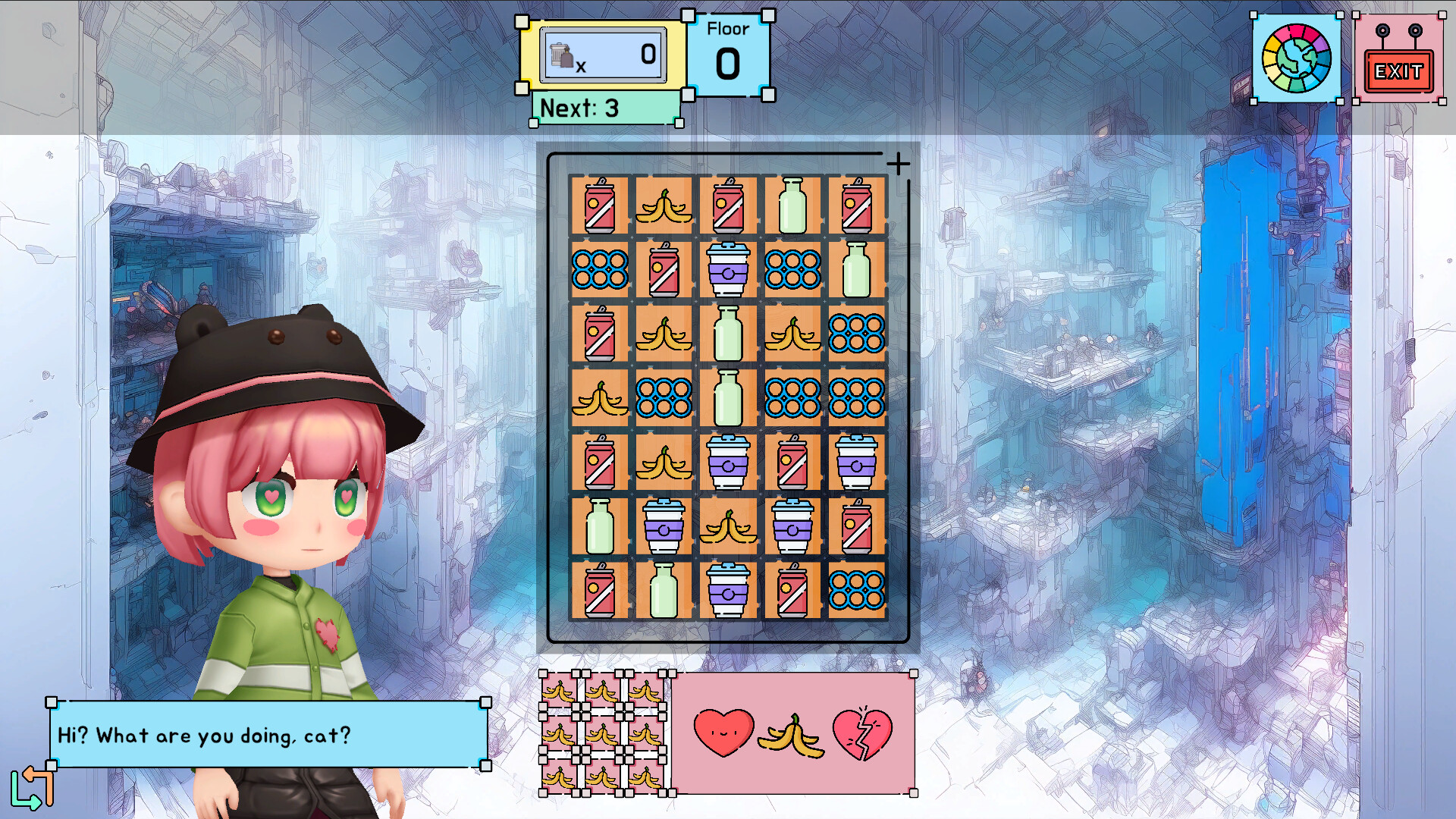The width and height of the screenshot is (1456, 819).
Task: Click the trash can counter icon
Action: point(561,53)
